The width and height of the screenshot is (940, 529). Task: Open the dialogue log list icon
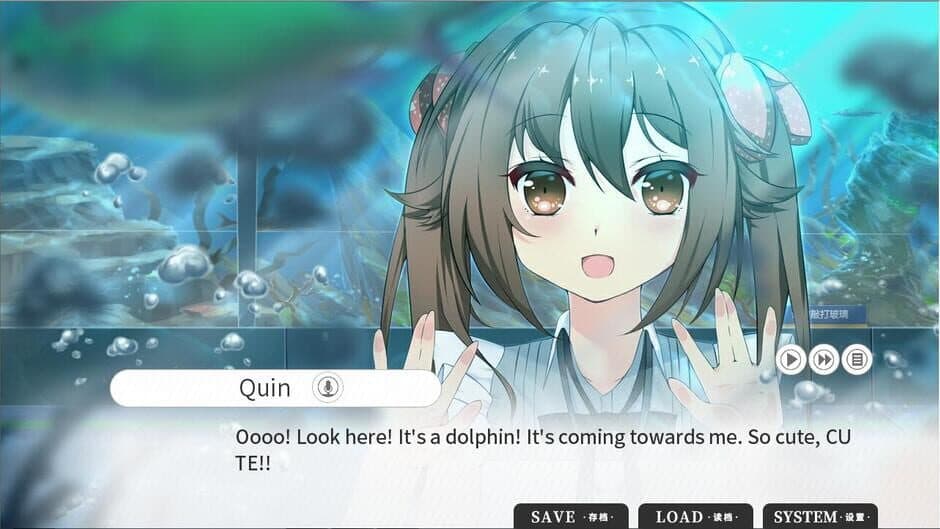pos(857,359)
